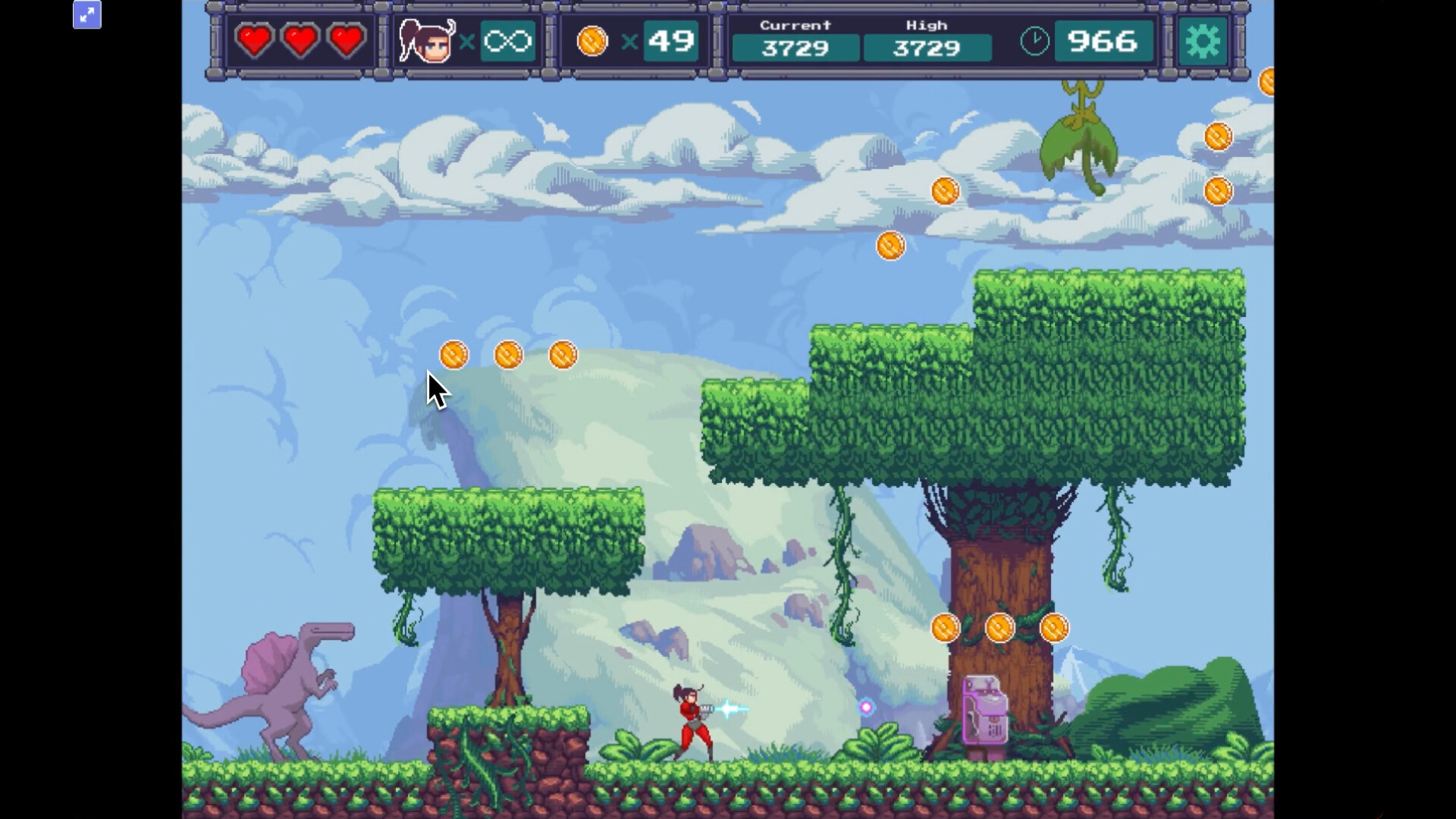
Task: Click the Current score tab label
Action: click(795, 24)
